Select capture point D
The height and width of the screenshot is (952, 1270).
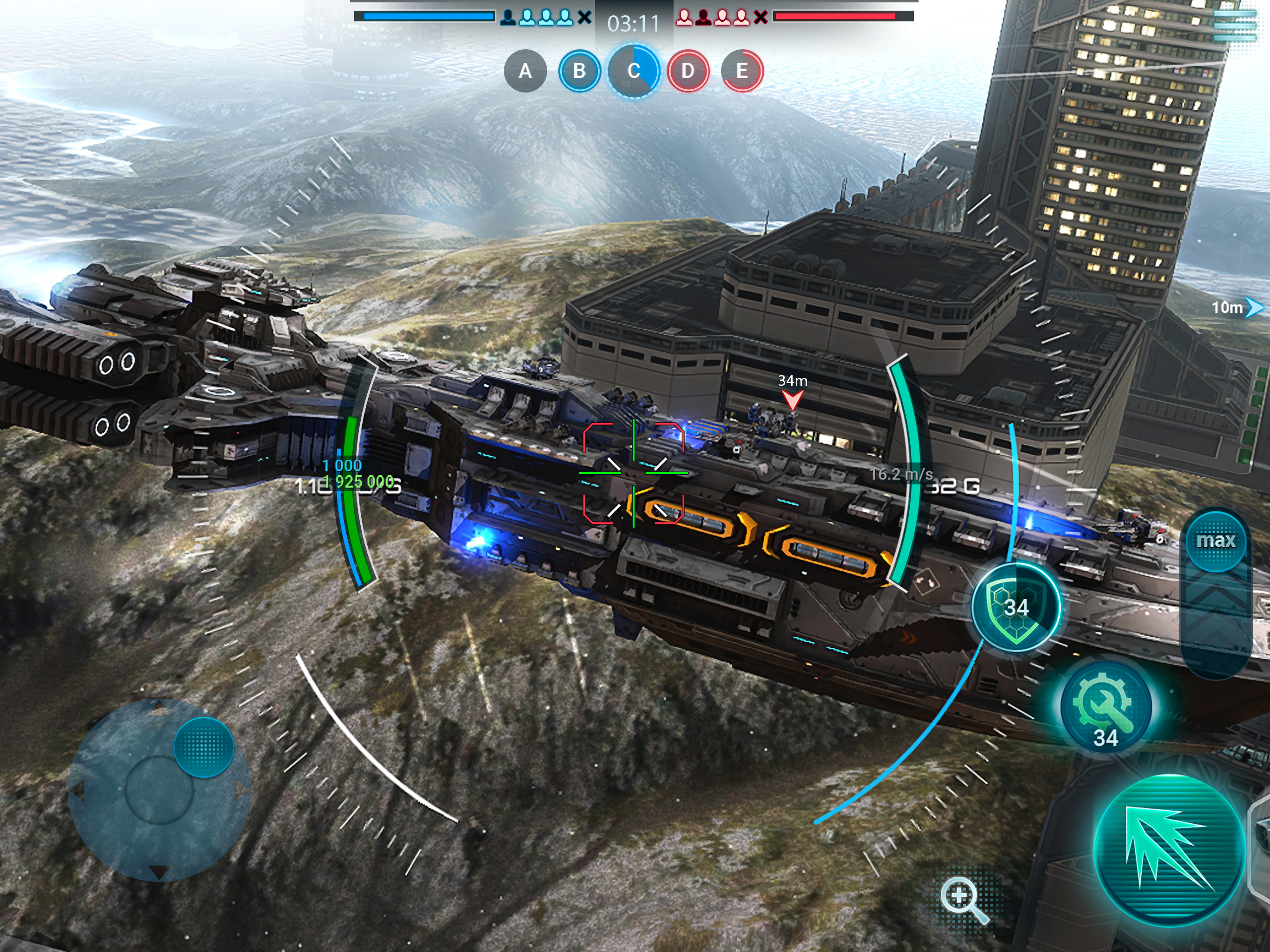click(688, 71)
